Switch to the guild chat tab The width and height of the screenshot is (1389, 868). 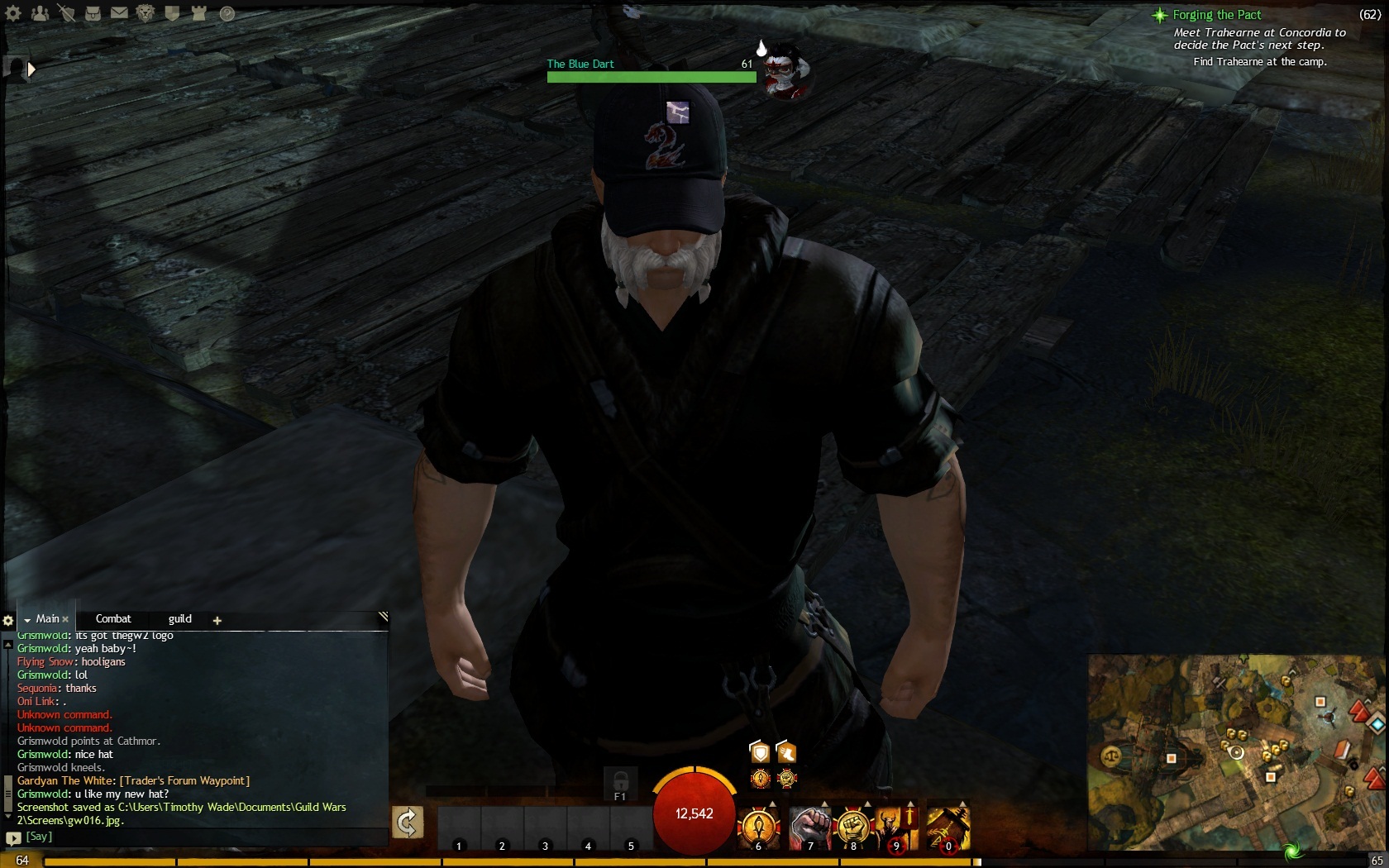180,619
